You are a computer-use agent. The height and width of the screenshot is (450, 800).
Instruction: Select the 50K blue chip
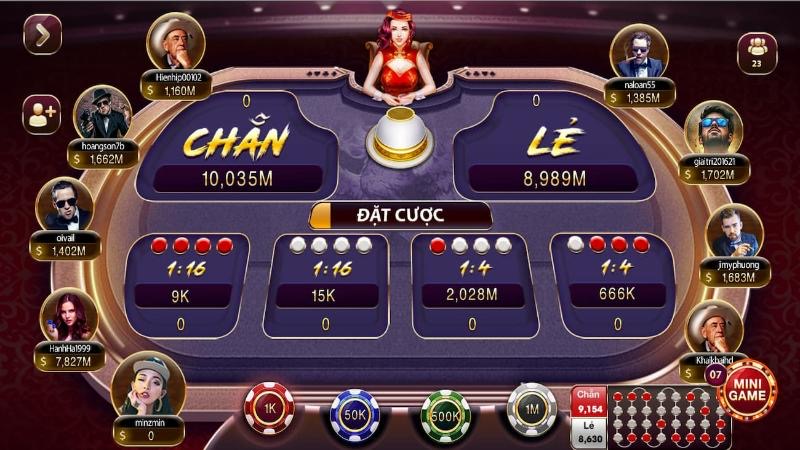coord(356,413)
